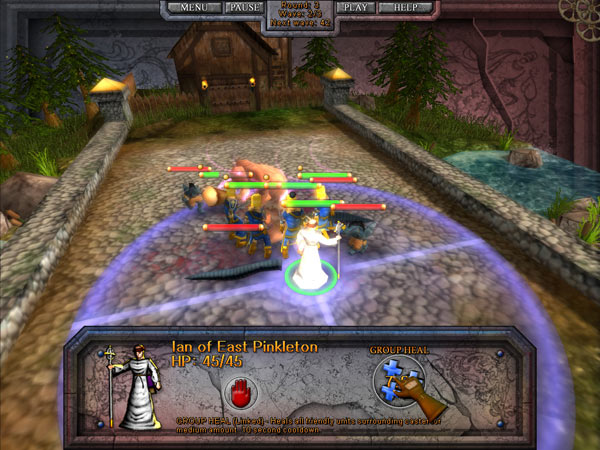600x450 pixels.
Task: Select the white-robed priest with green ring
Action: pos(308,250)
